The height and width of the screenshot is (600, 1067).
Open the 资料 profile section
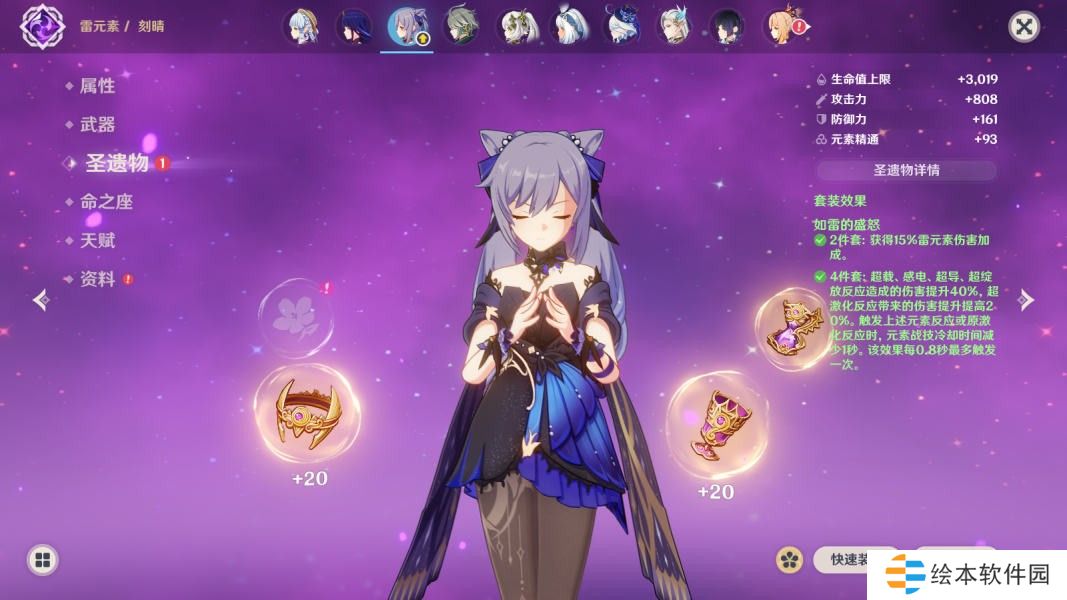coord(97,280)
